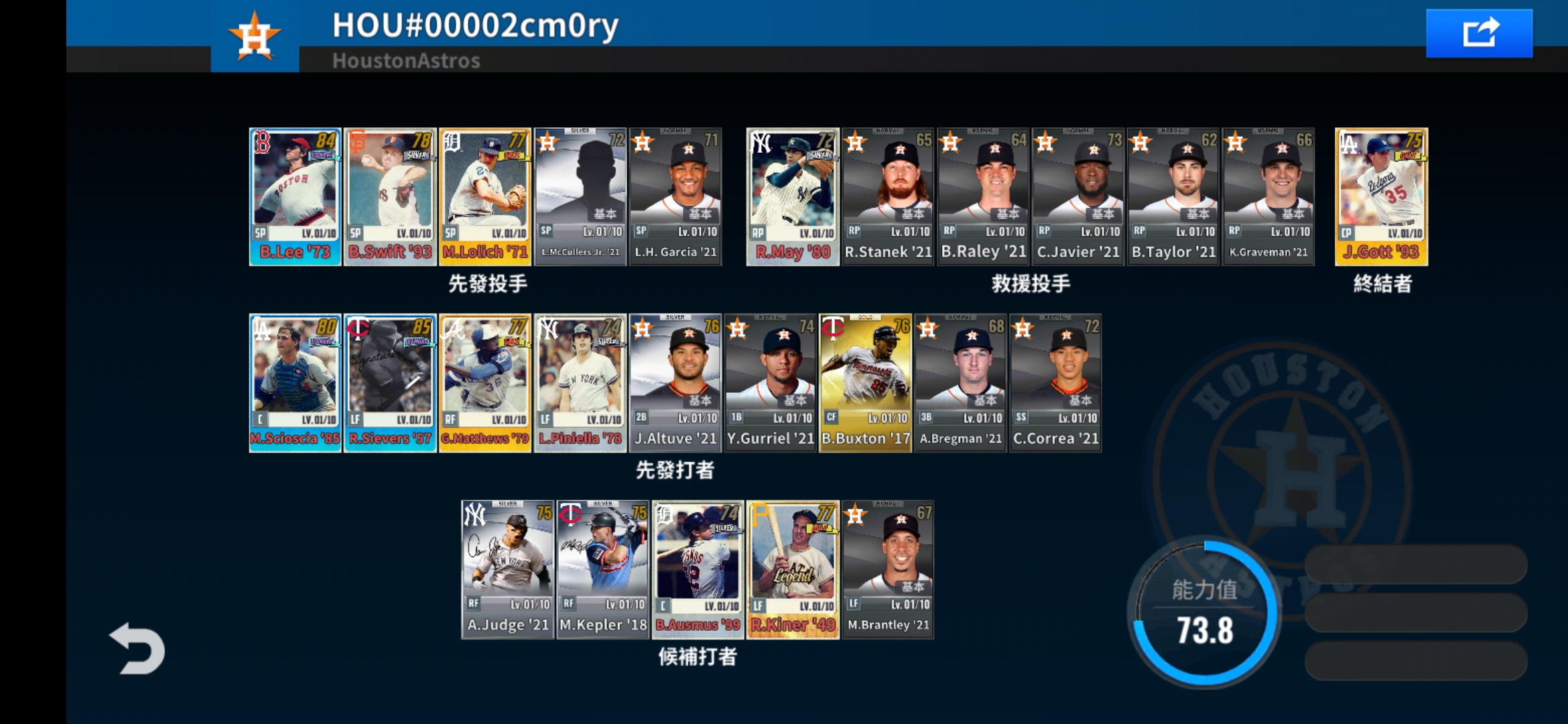1568x724 pixels.
Task: Select the Y.Gurriel '21 first baseman card
Action: tap(770, 382)
